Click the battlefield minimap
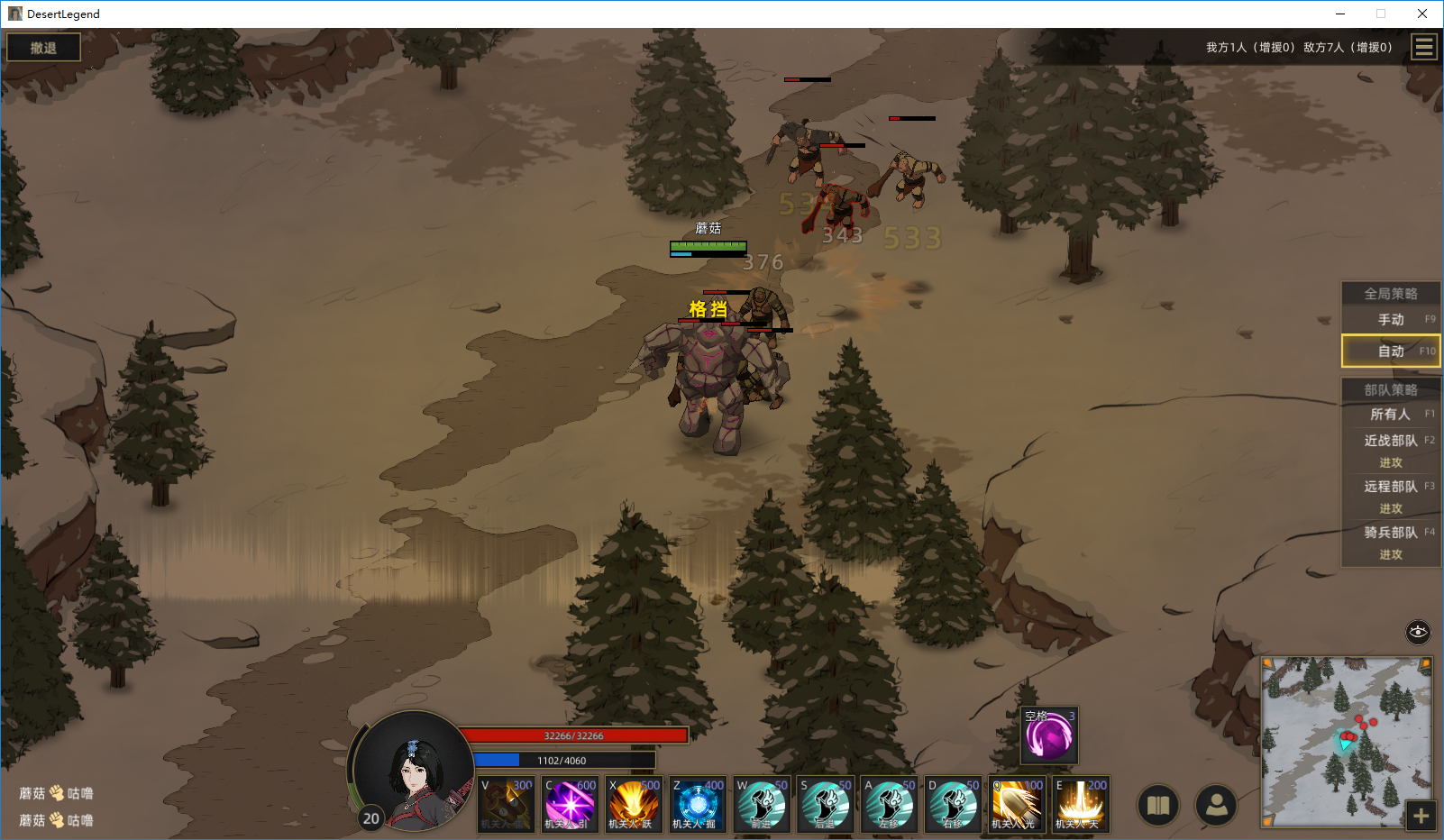 (x=1345, y=741)
